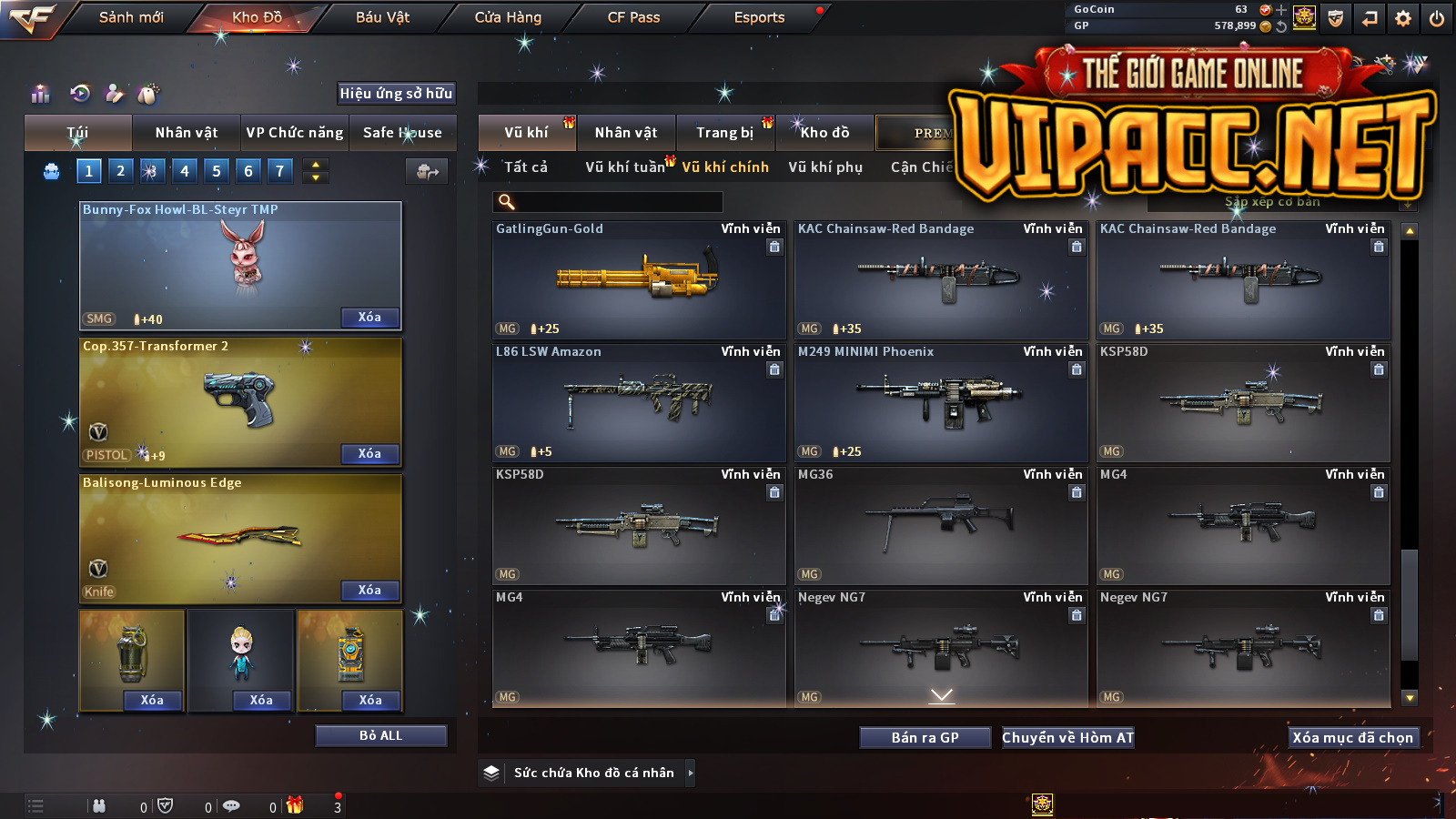Viewport: 1456px width, 819px height.
Task: Switch to the Safe House tab
Action: 402,133
